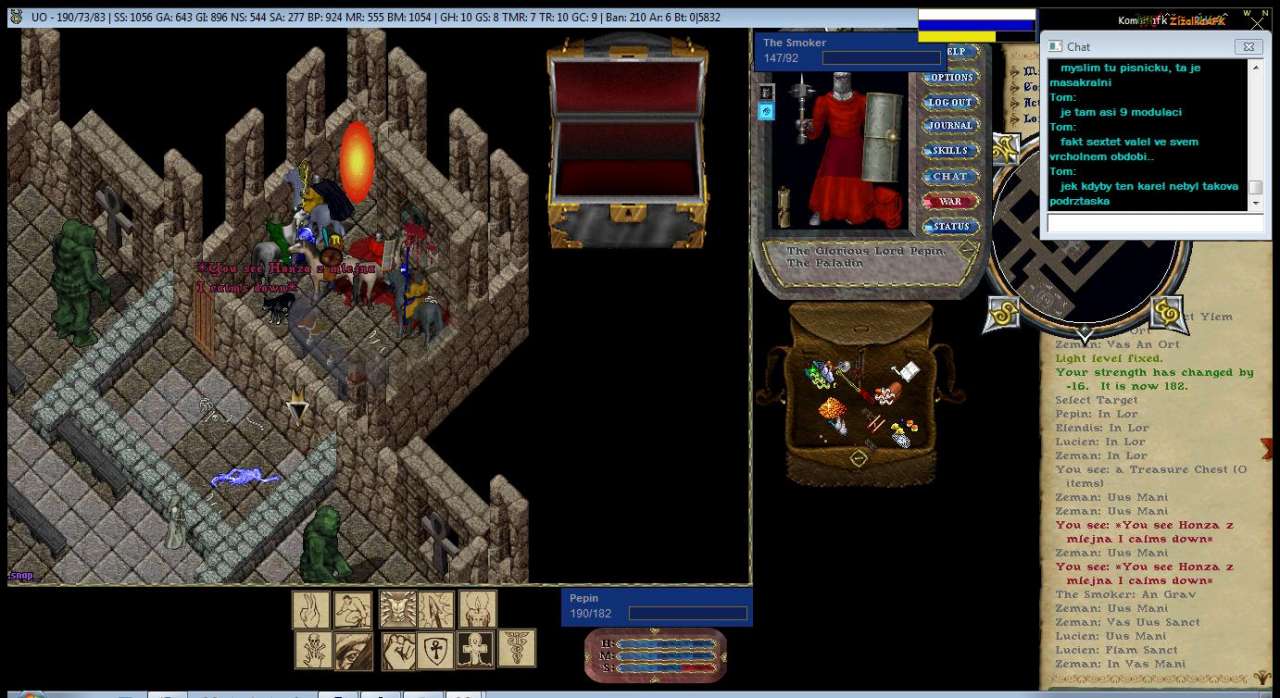The width and height of the screenshot is (1280, 698).
Task: Select the orange mushroom item in backpack
Action: (x=833, y=411)
